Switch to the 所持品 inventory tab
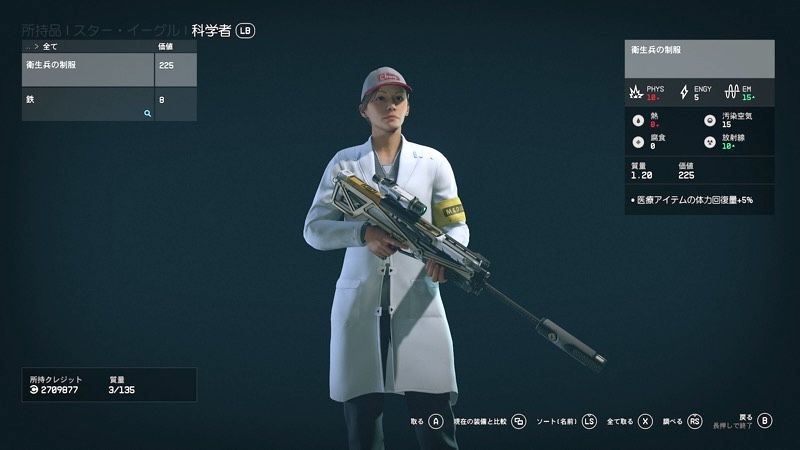This screenshot has width=800, height=450. pos(42,31)
